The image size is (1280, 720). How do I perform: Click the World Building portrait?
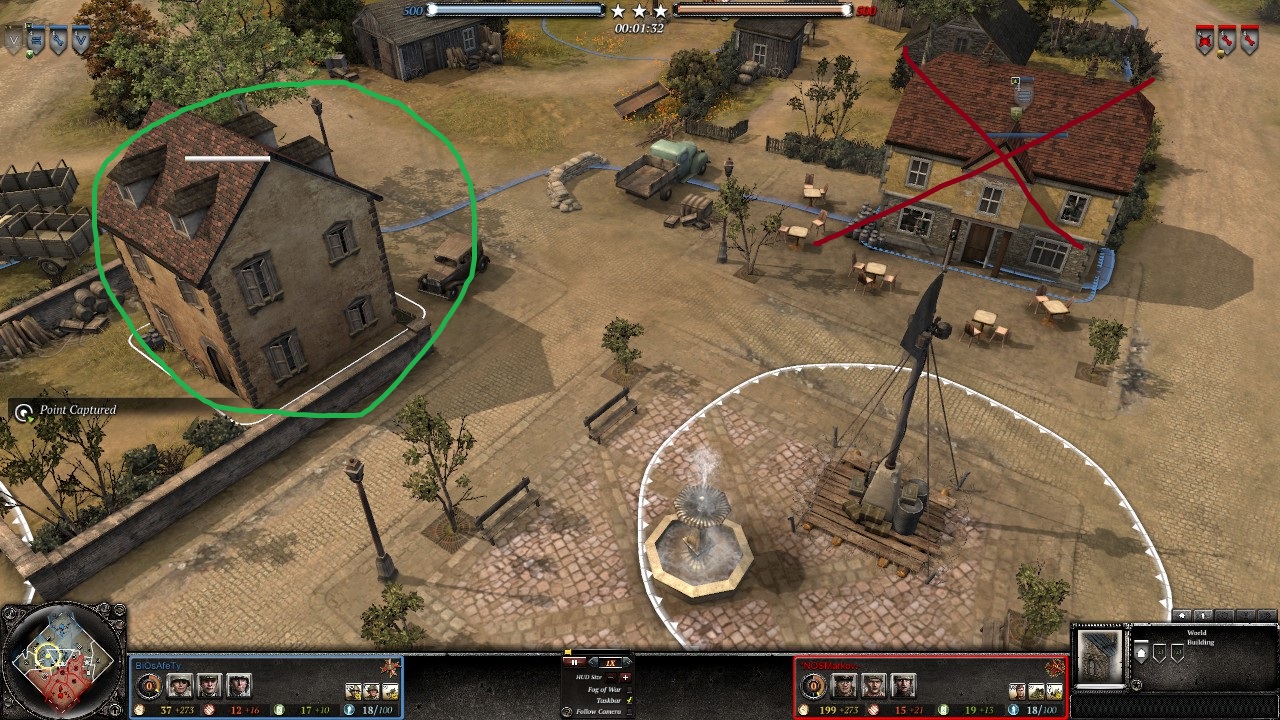[x=1100, y=655]
